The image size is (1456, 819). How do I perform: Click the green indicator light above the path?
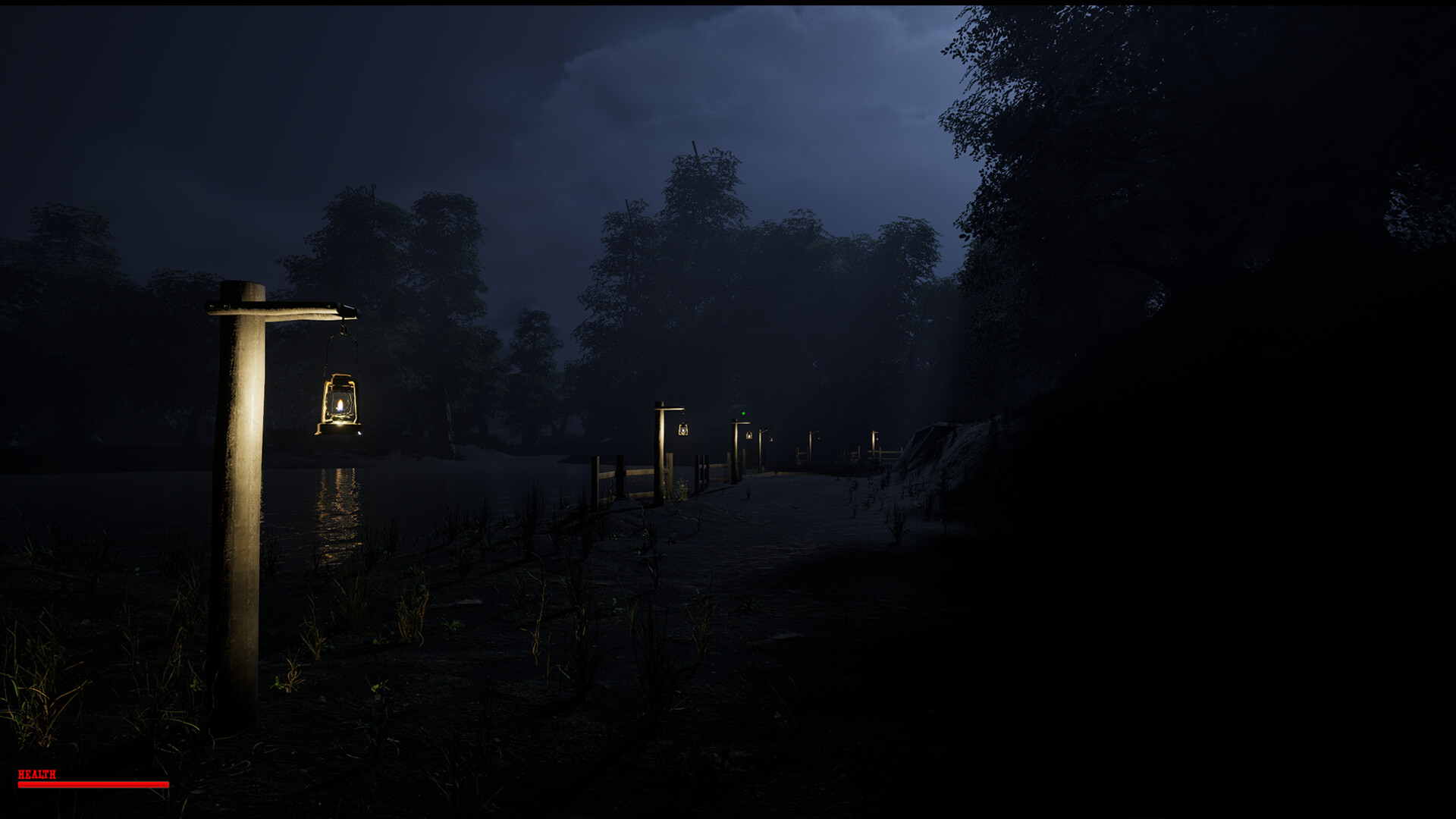coord(744,413)
